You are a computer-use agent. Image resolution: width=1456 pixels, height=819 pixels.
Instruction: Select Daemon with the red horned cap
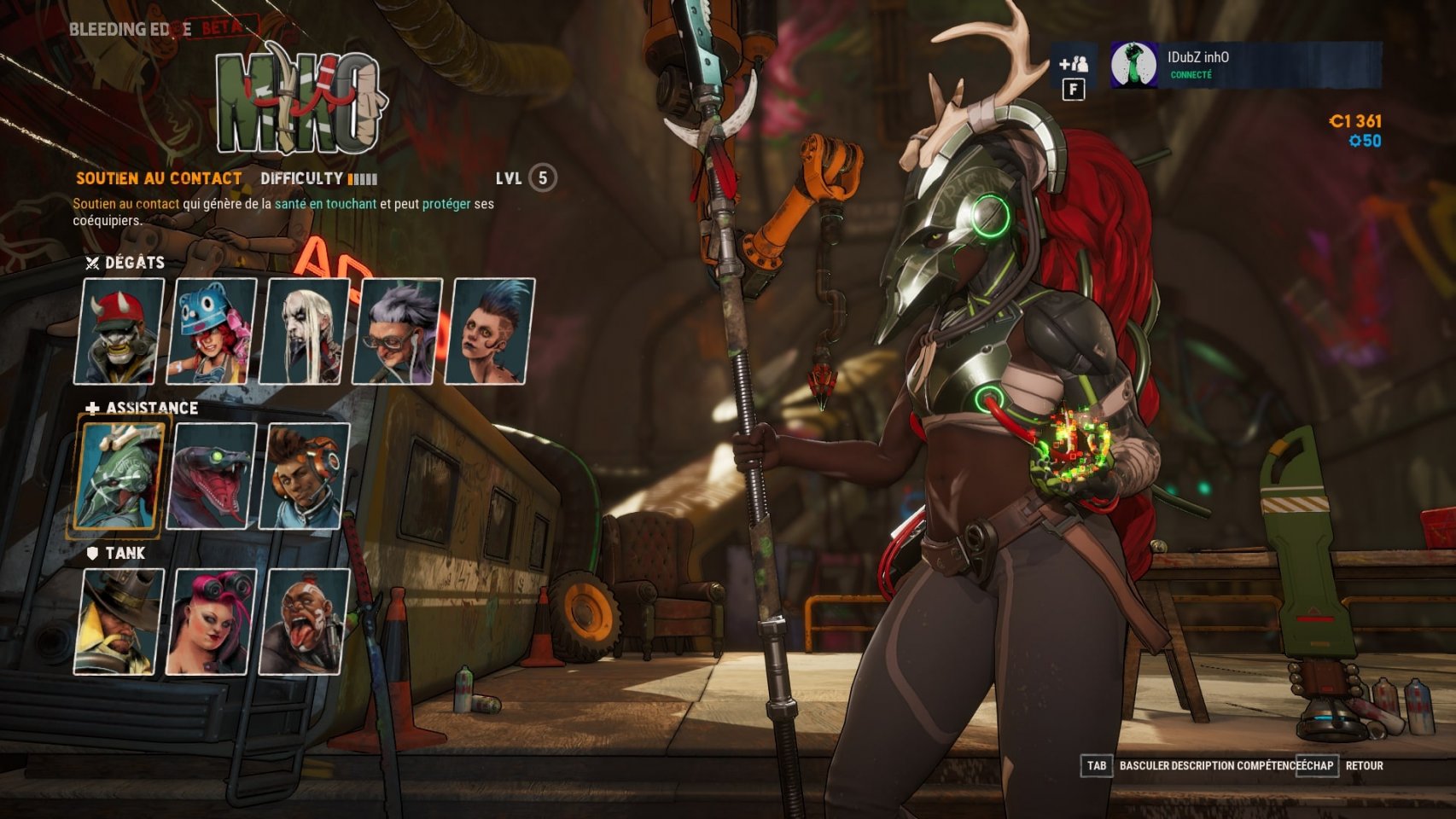(x=119, y=331)
